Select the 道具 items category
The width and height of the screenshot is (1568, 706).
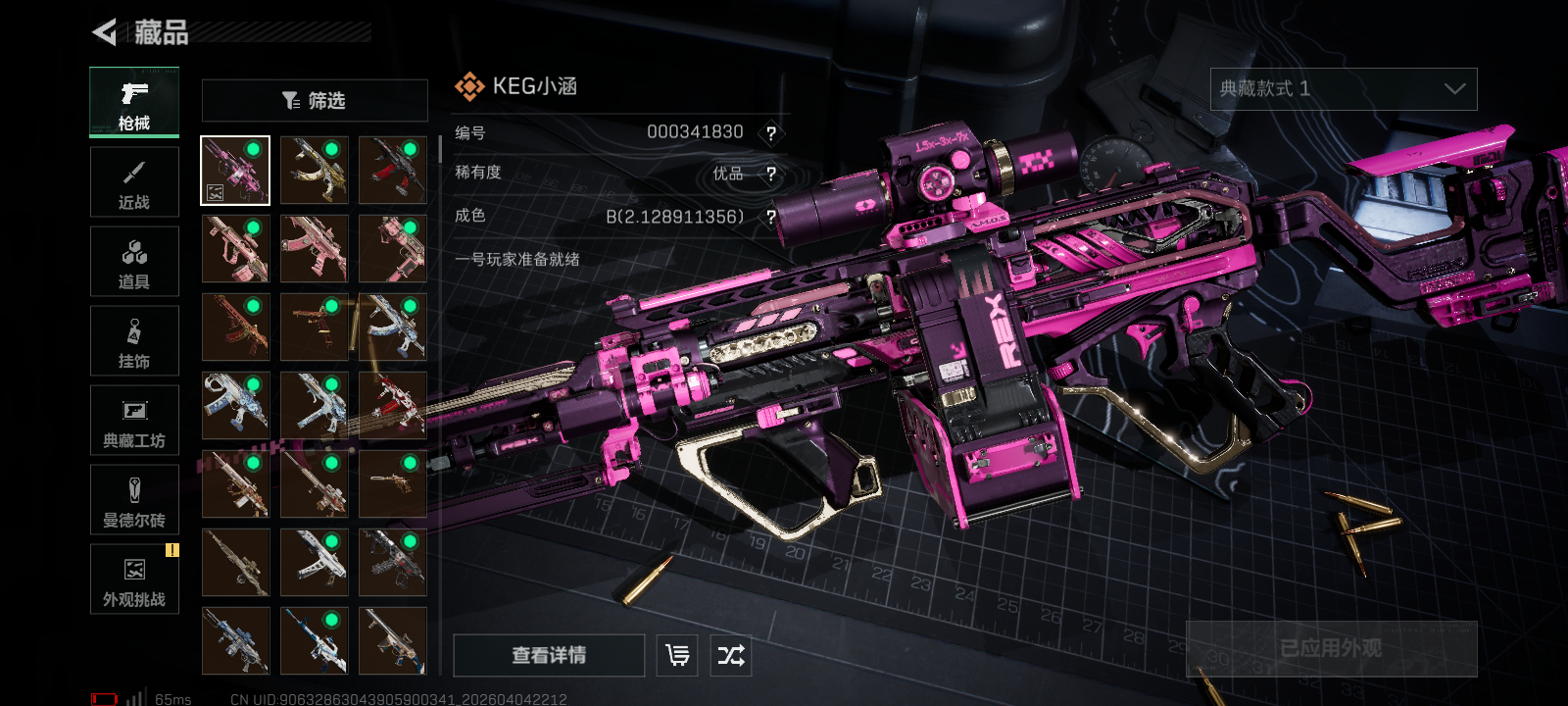134,262
